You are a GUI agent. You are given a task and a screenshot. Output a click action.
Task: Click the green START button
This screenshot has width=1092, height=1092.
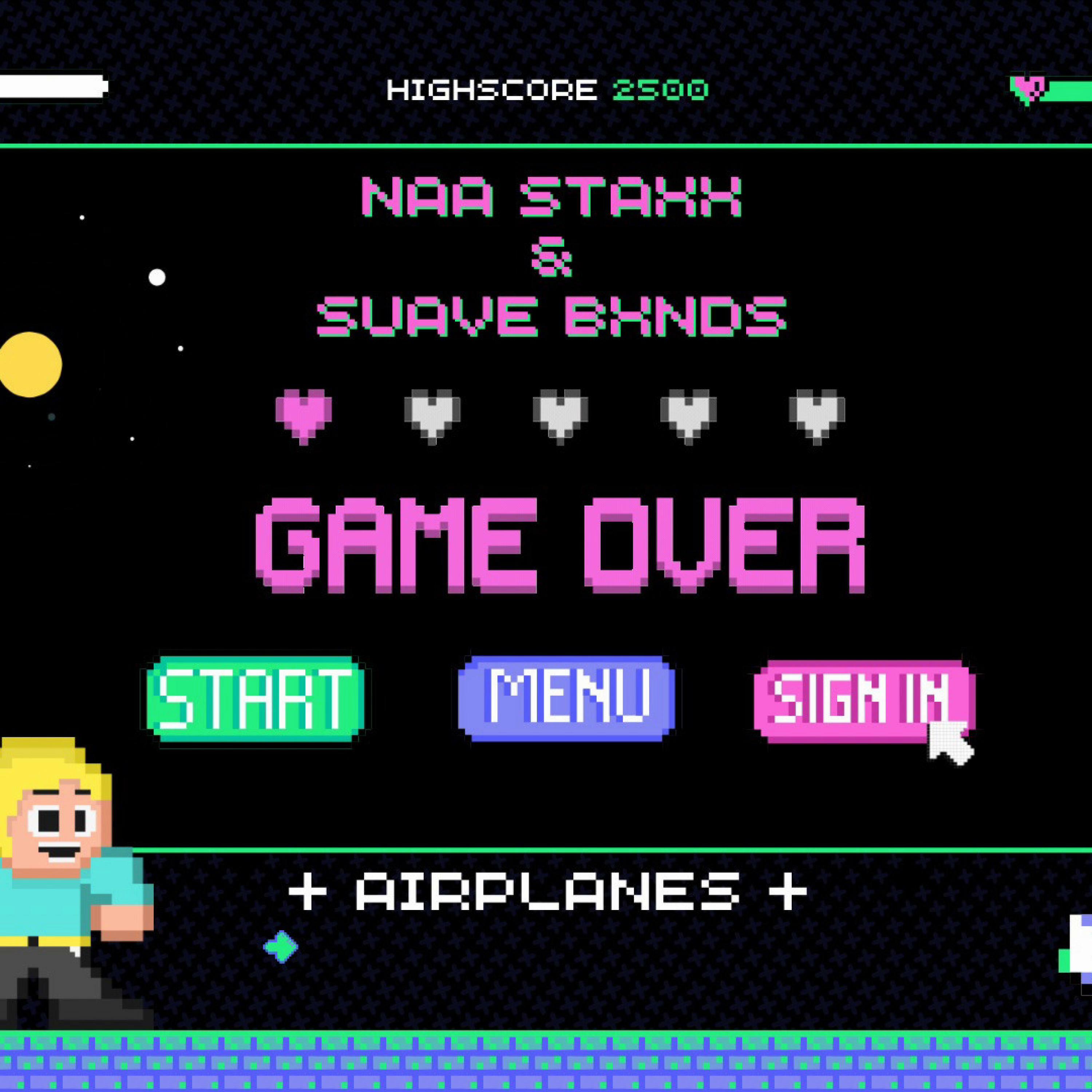pos(256,699)
